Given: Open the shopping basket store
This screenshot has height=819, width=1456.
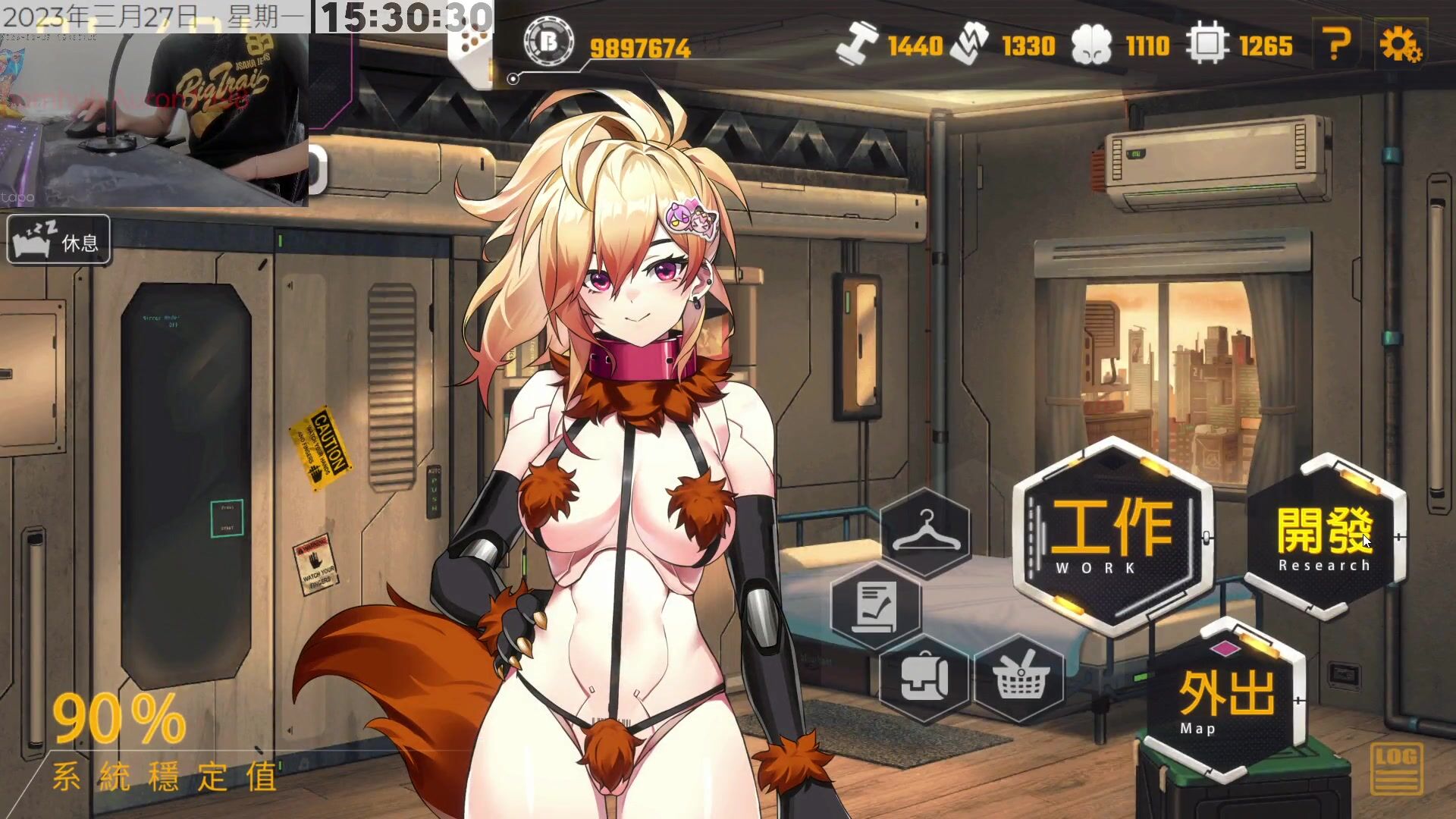Looking at the screenshot, I should pos(1019,677).
